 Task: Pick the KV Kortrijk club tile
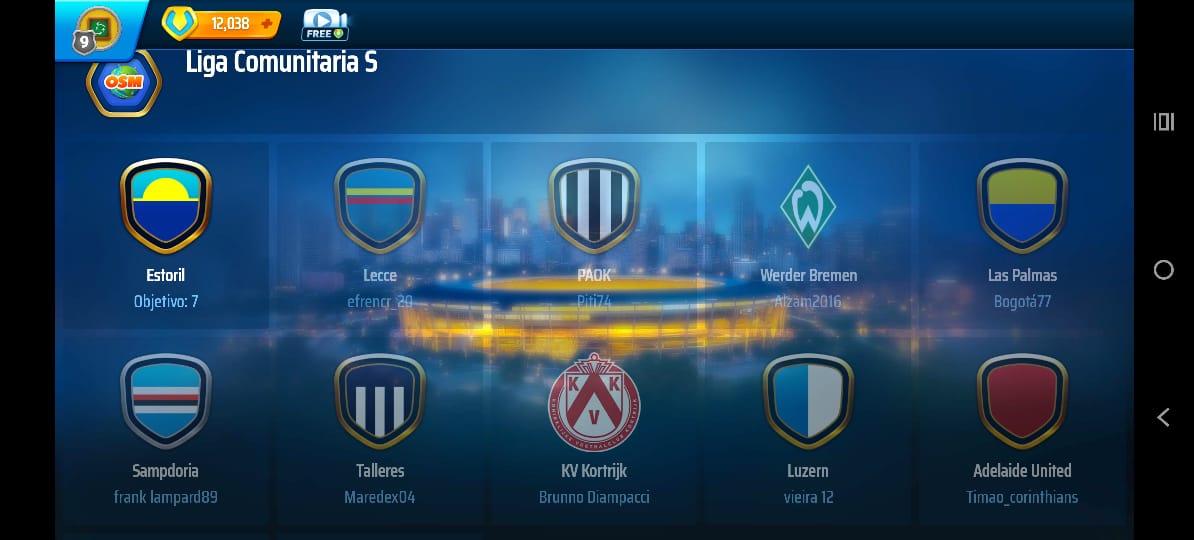(594, 428)
